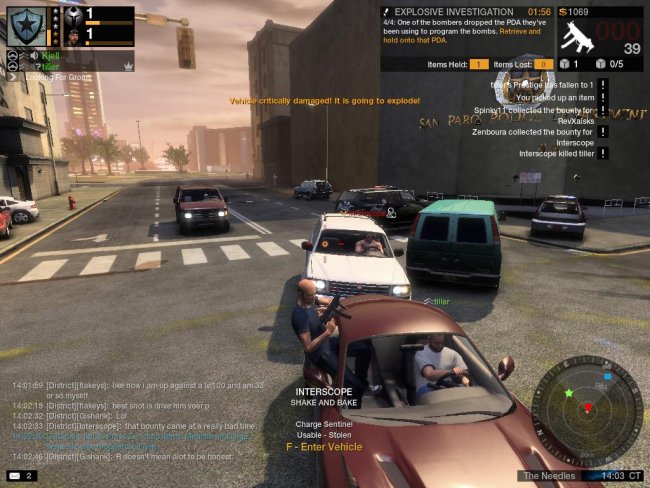Click The Needles location label
The image size is (650, 488).
[550, 475]
